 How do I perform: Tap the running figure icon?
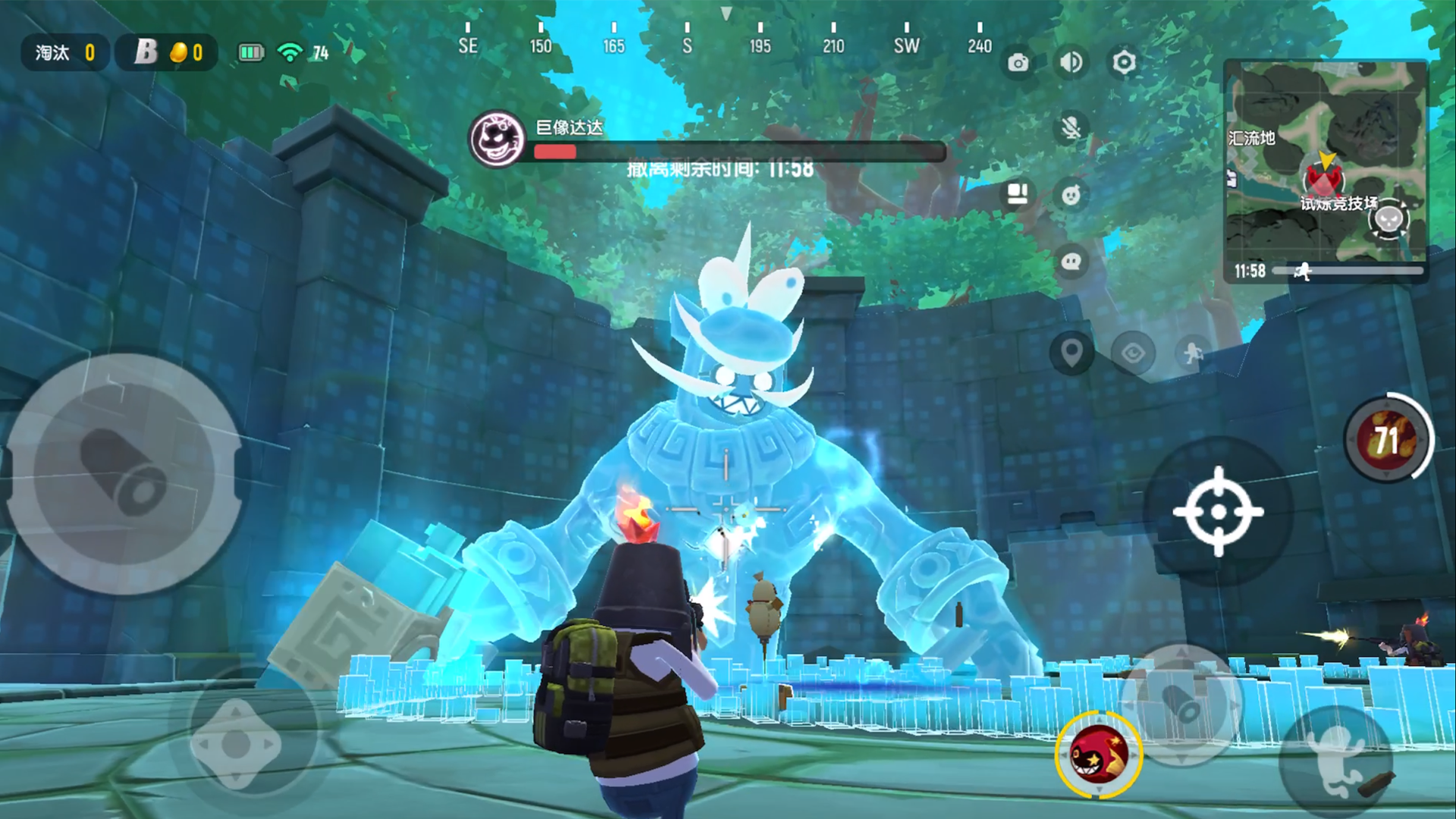[x=1194, y=353]
